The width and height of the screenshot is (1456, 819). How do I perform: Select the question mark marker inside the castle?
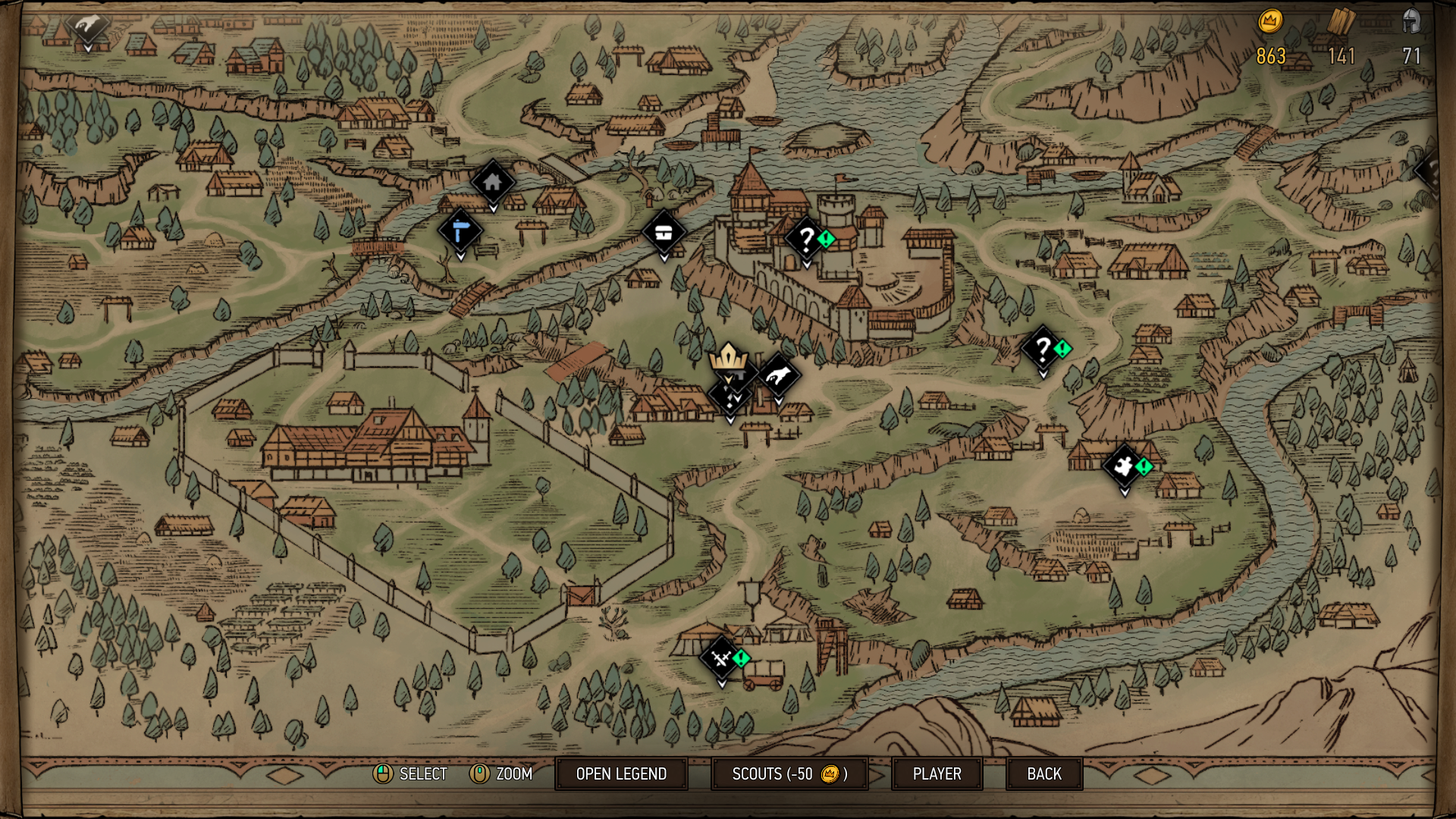[806, 239]
